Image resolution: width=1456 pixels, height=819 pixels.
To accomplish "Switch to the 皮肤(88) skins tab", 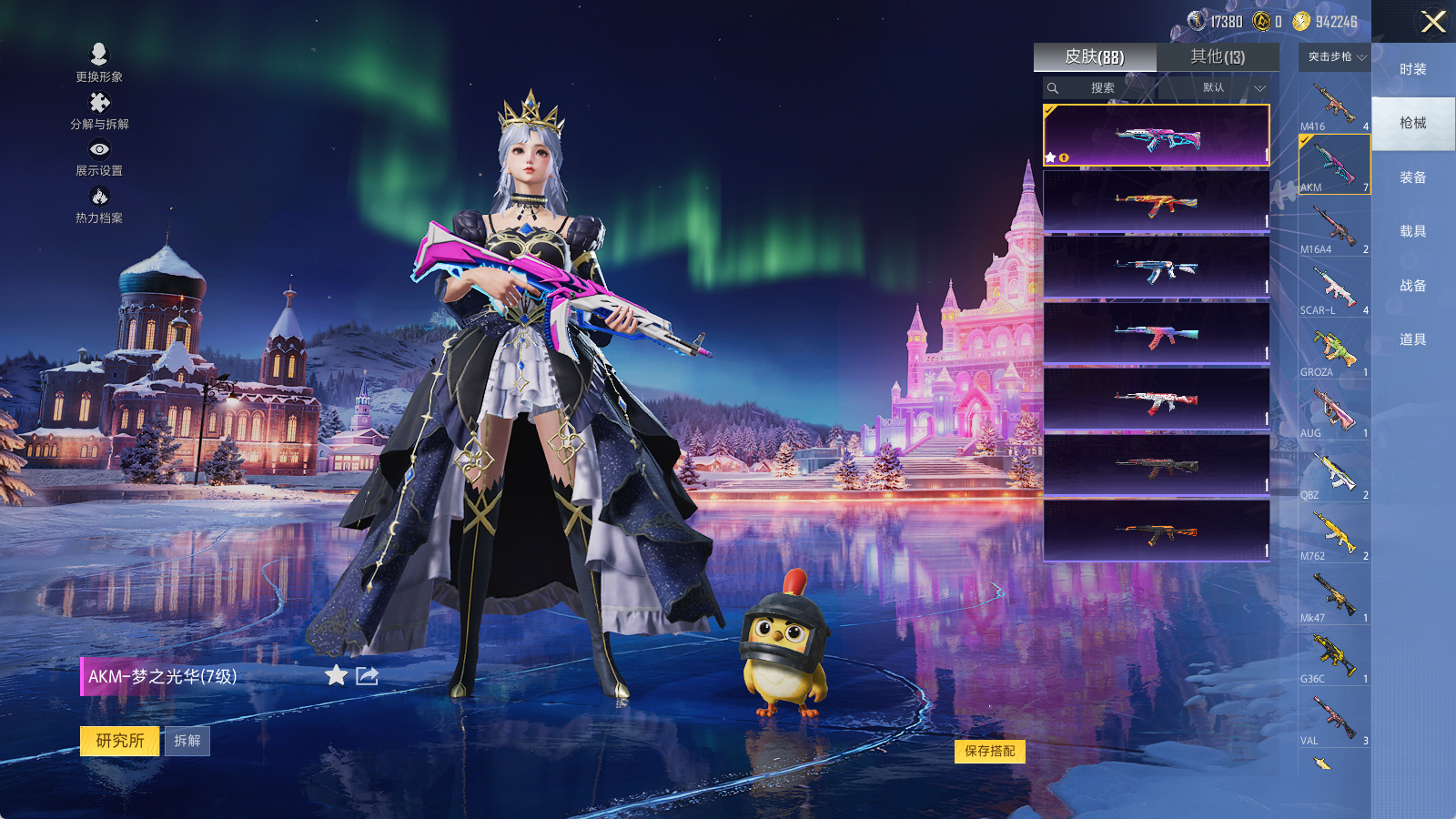I will (1095, 56).
